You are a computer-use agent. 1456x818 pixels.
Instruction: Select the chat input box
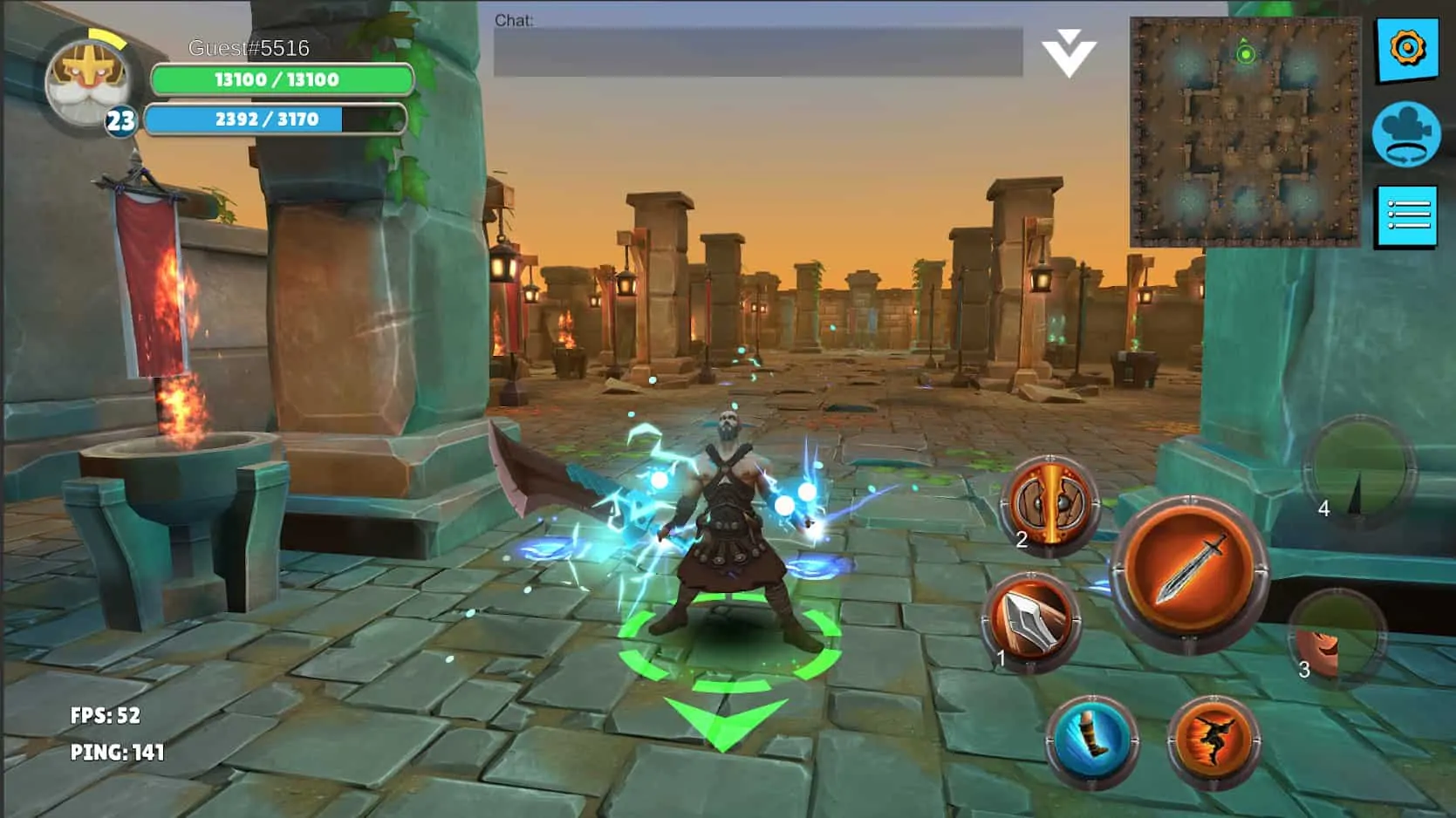click(757, 52)
